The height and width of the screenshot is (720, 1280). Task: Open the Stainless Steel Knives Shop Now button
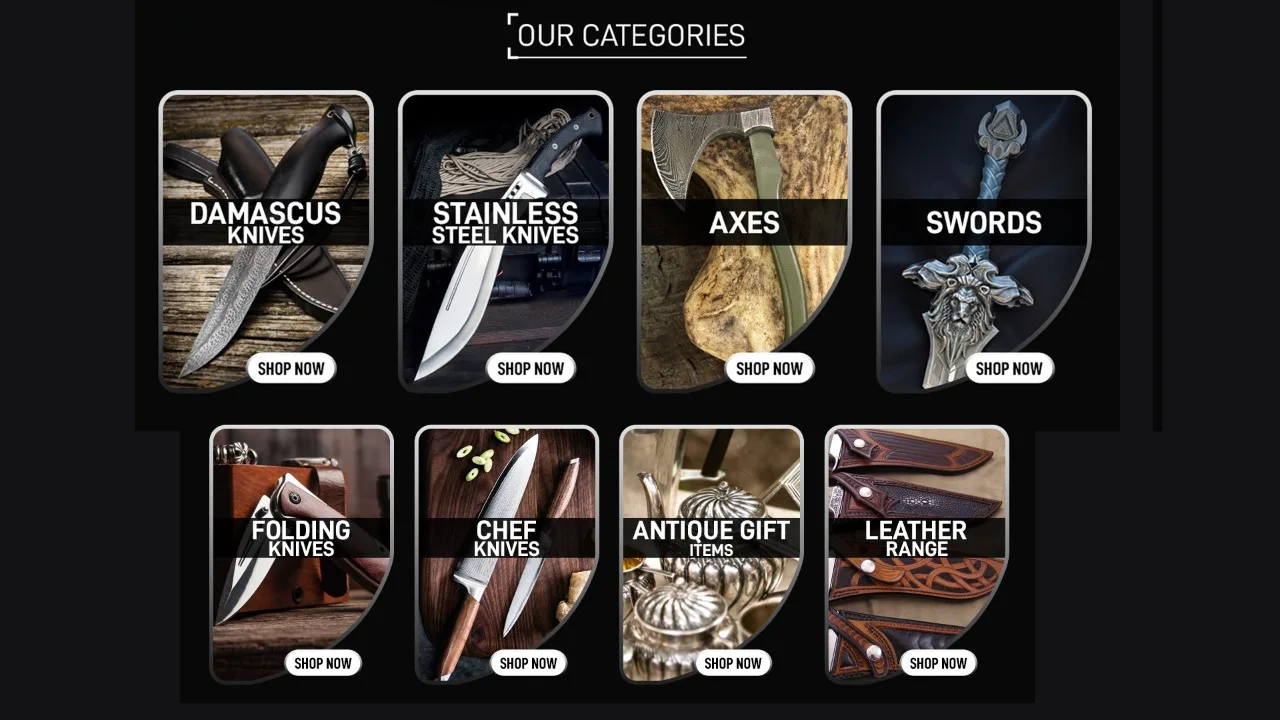click(531, 368)
